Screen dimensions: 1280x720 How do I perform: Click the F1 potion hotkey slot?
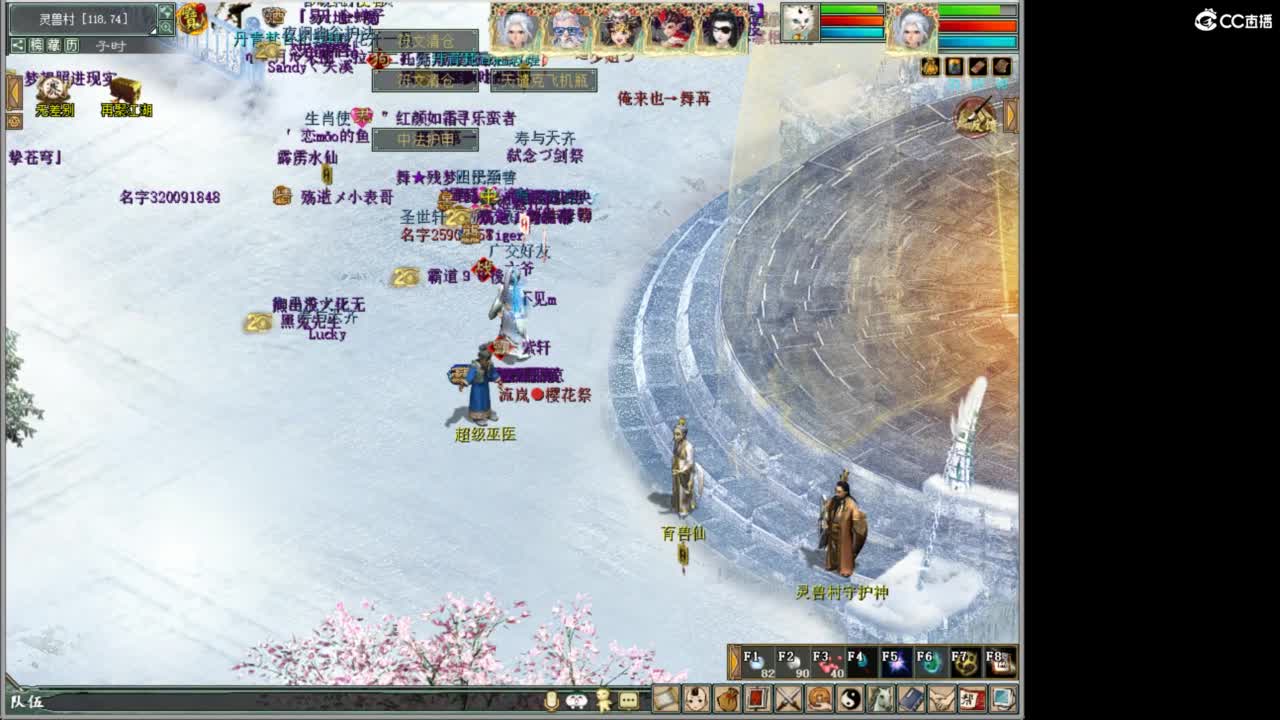(757, 662)
